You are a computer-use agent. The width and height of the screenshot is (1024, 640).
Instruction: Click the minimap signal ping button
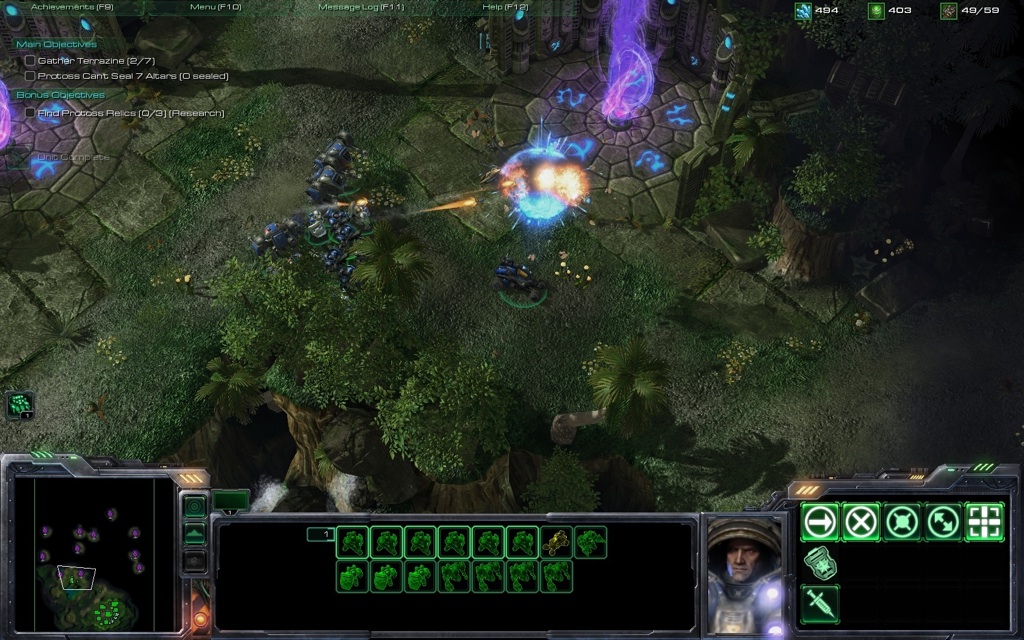pyautogui.click(x=195, y=507)
